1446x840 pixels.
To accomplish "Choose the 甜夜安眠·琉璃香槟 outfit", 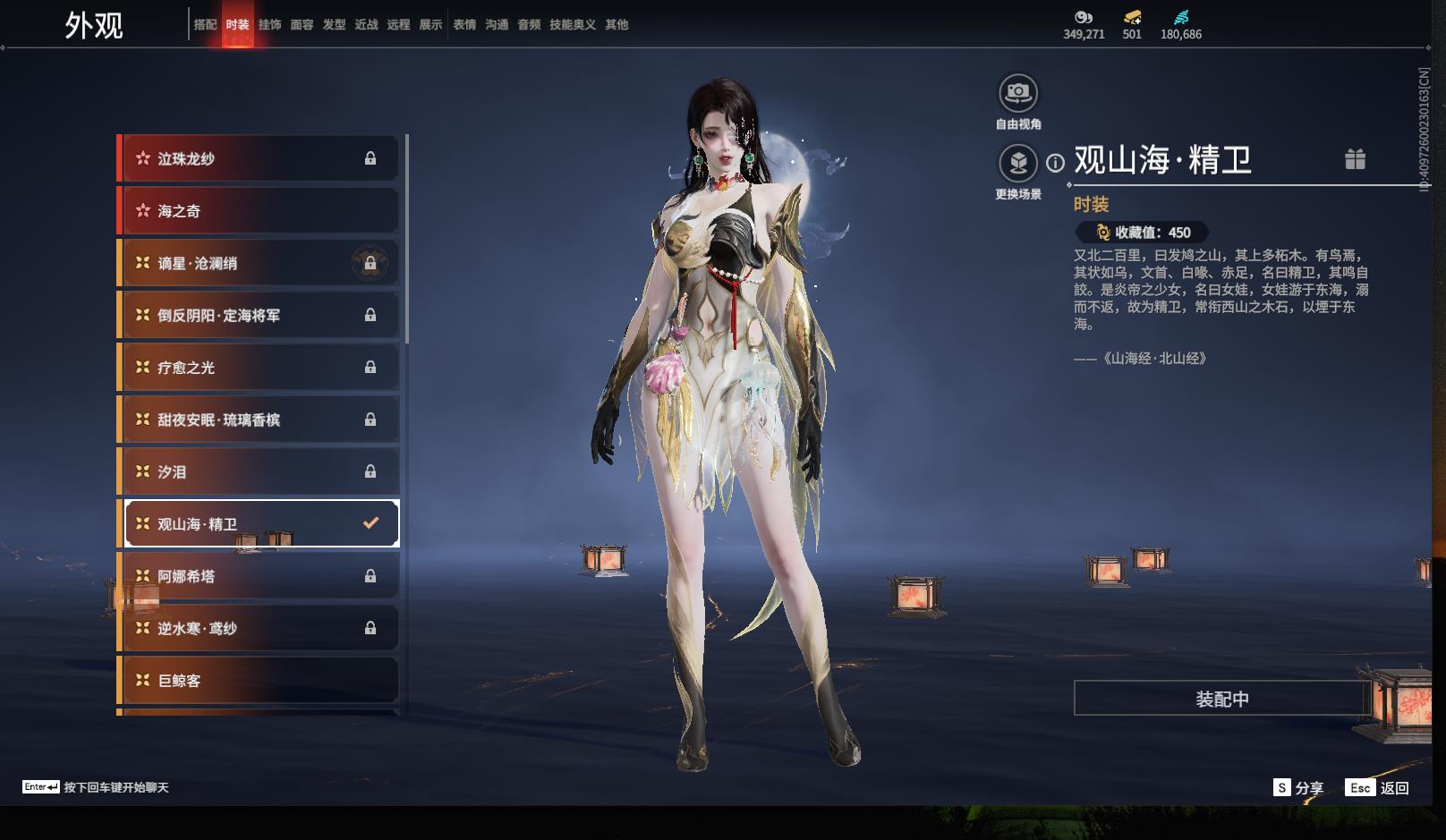I will click(x=259, y=420).
